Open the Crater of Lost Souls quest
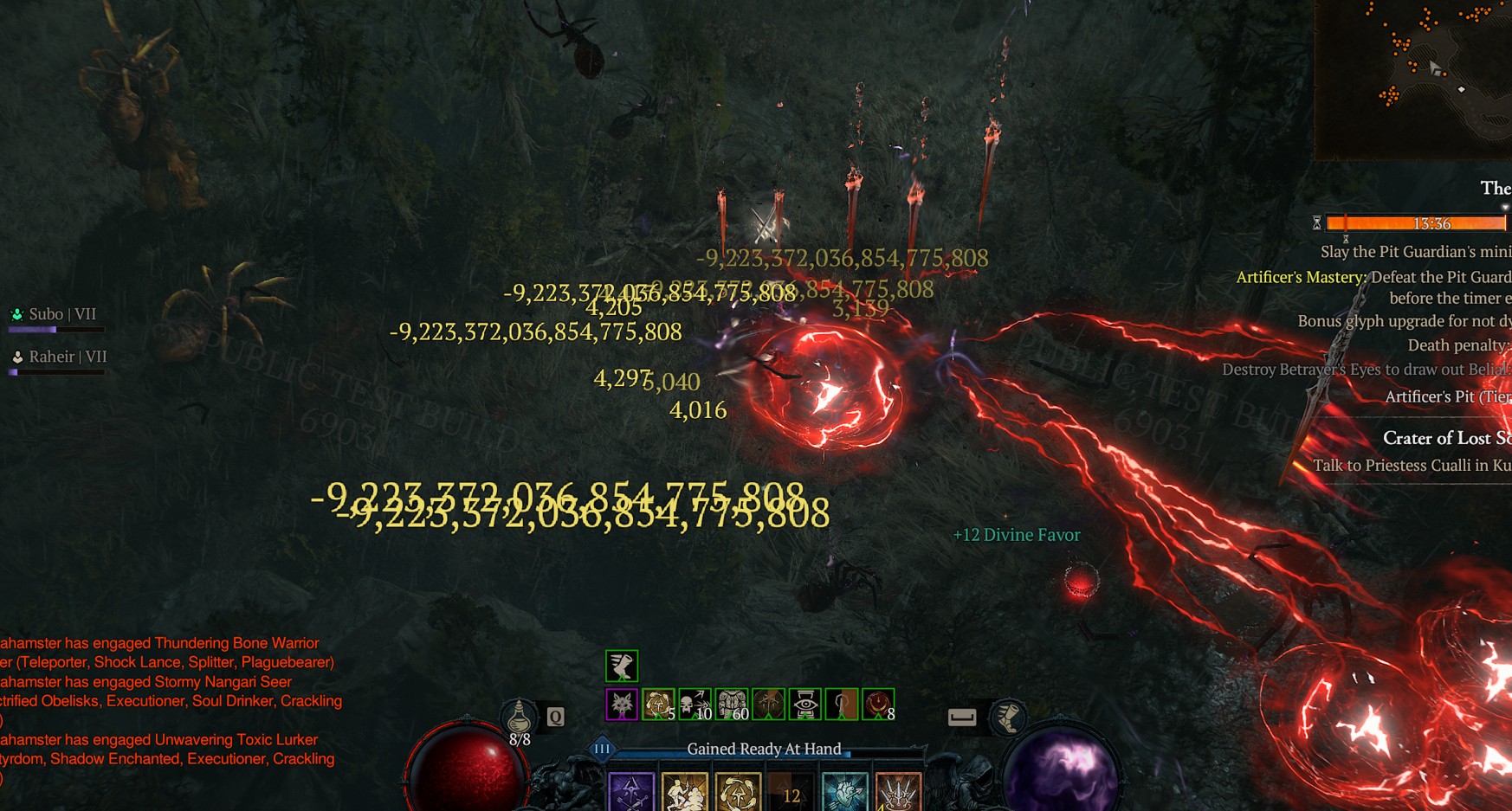The image size is (1512, 811). (1444, 438)
